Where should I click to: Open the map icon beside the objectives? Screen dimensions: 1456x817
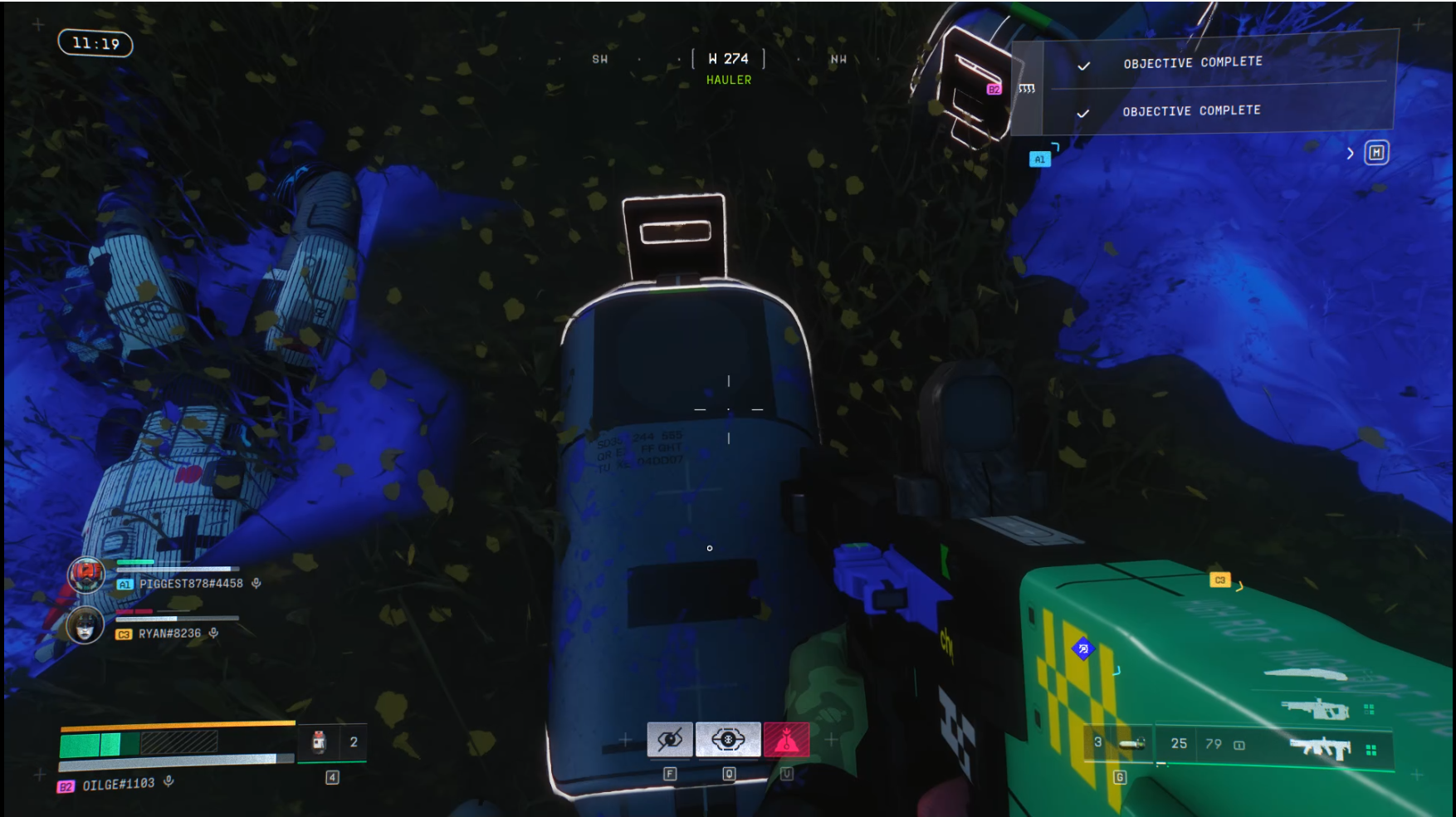(1376, 153)
